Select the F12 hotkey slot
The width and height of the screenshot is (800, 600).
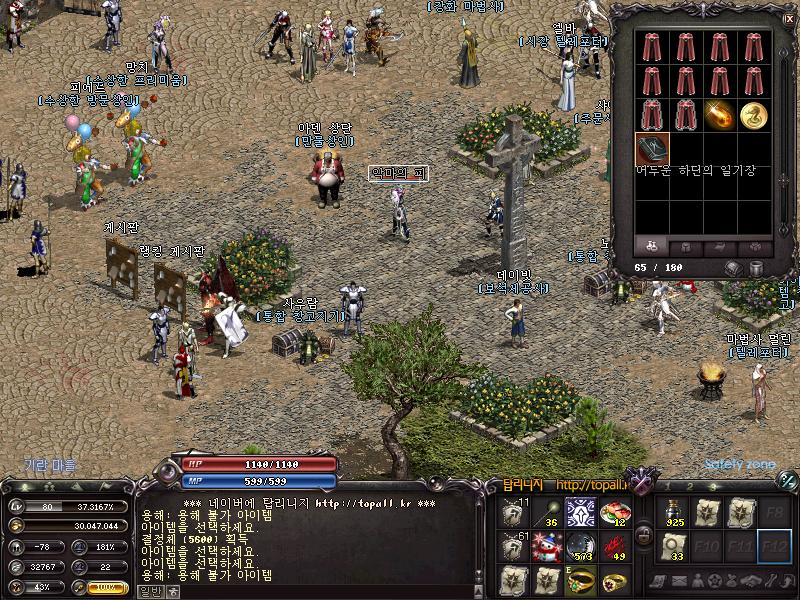pyautogui.click(x=774, y=546)
